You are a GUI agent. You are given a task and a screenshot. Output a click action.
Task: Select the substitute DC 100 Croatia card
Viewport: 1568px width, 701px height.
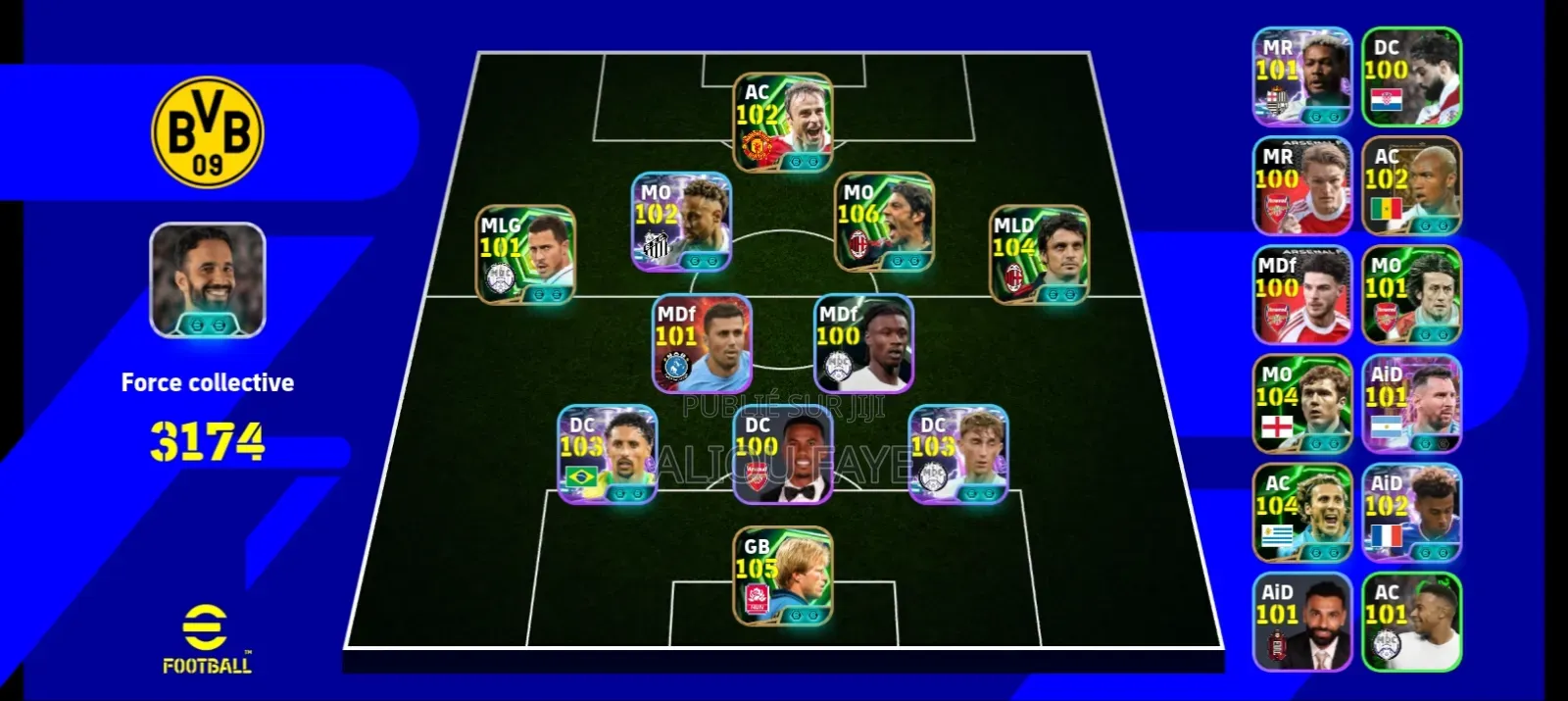[1411, 76]
